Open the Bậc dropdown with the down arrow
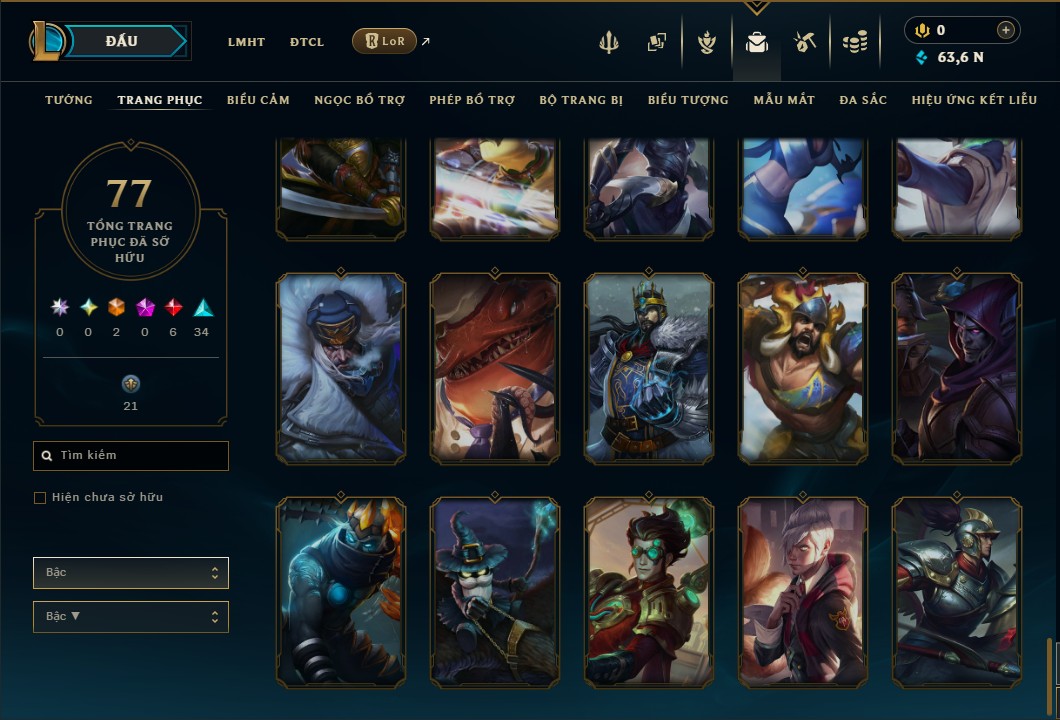Viewport: 1060px width, 720px height. pyautogui.click(x=131, y=617)
